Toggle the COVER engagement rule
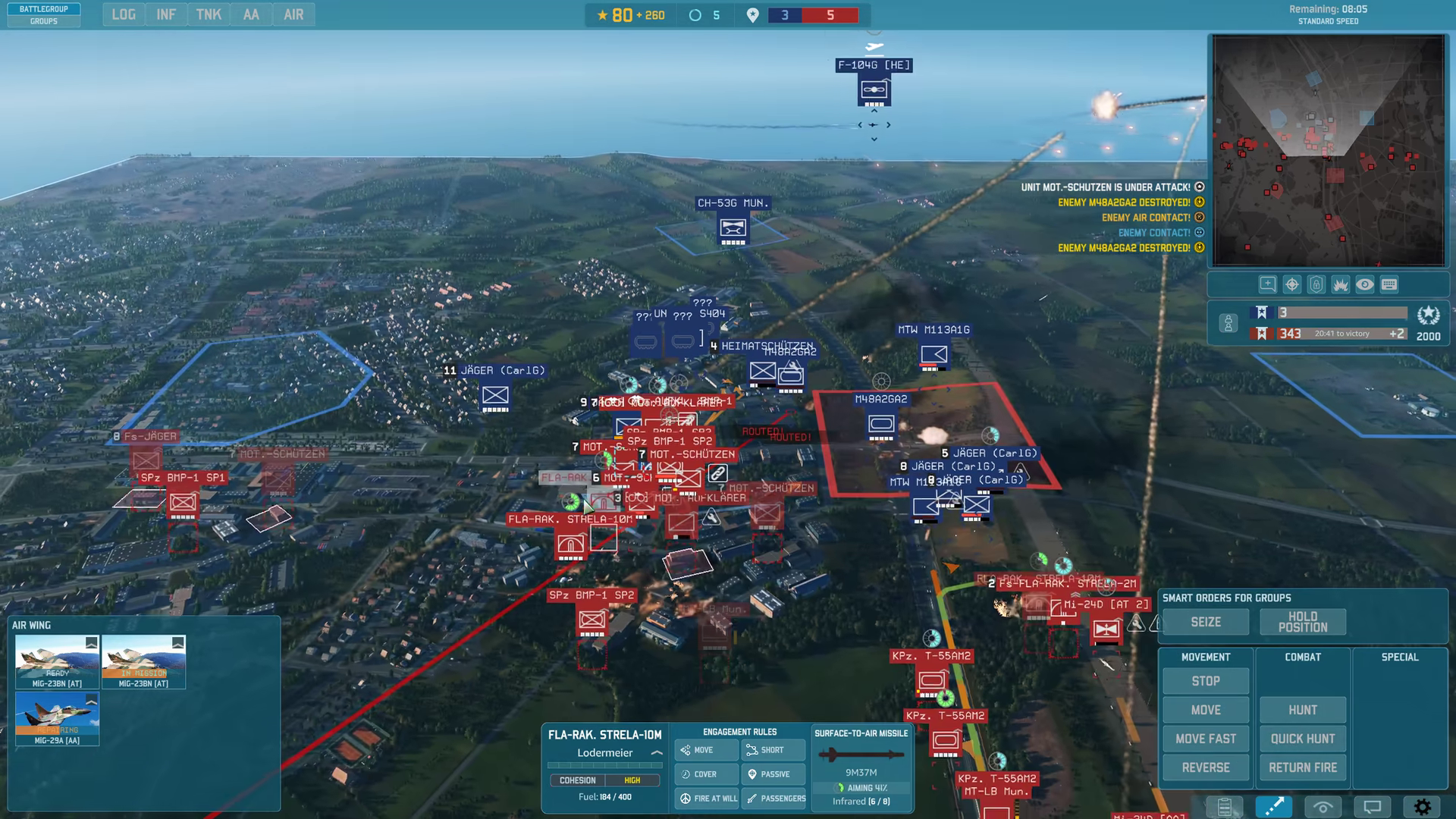This screenshot has width=1456, height=819. coord(705,774)
